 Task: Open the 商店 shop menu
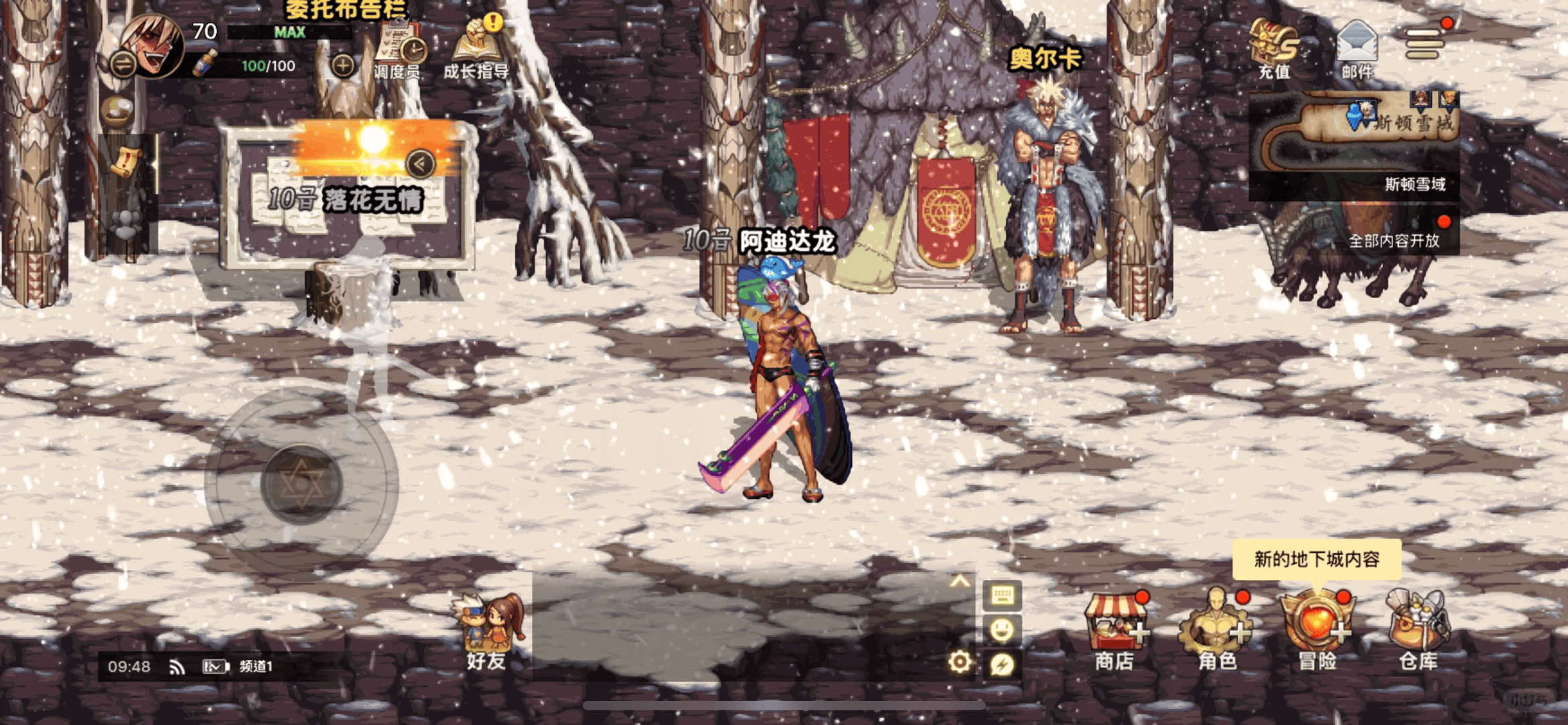[1115, 632]
